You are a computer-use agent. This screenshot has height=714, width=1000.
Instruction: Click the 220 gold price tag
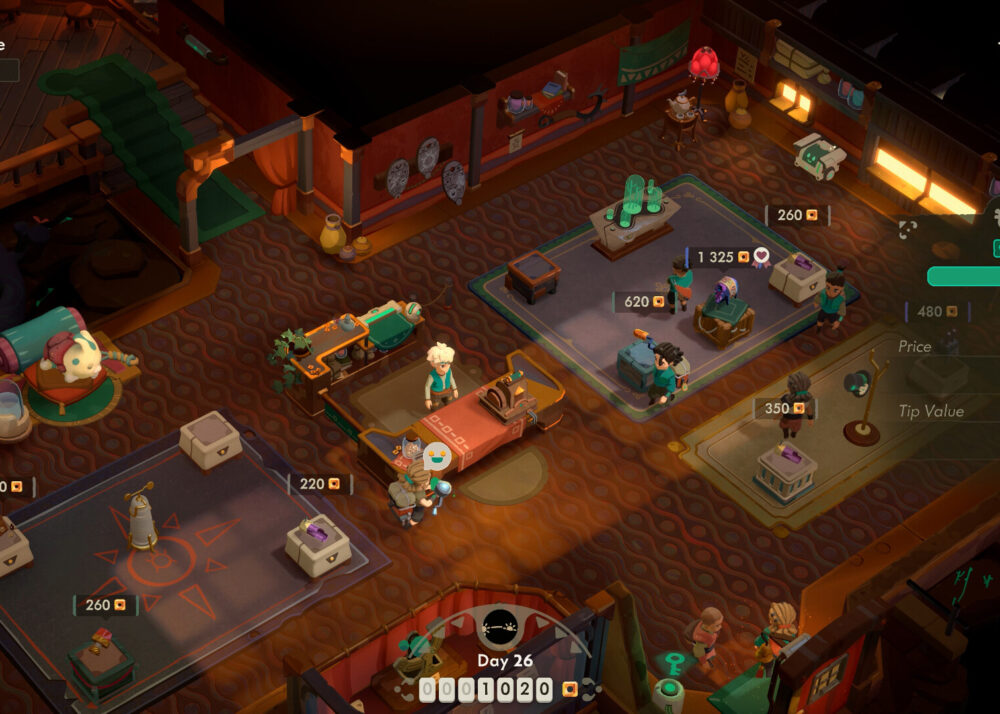[x=320, y=484]
